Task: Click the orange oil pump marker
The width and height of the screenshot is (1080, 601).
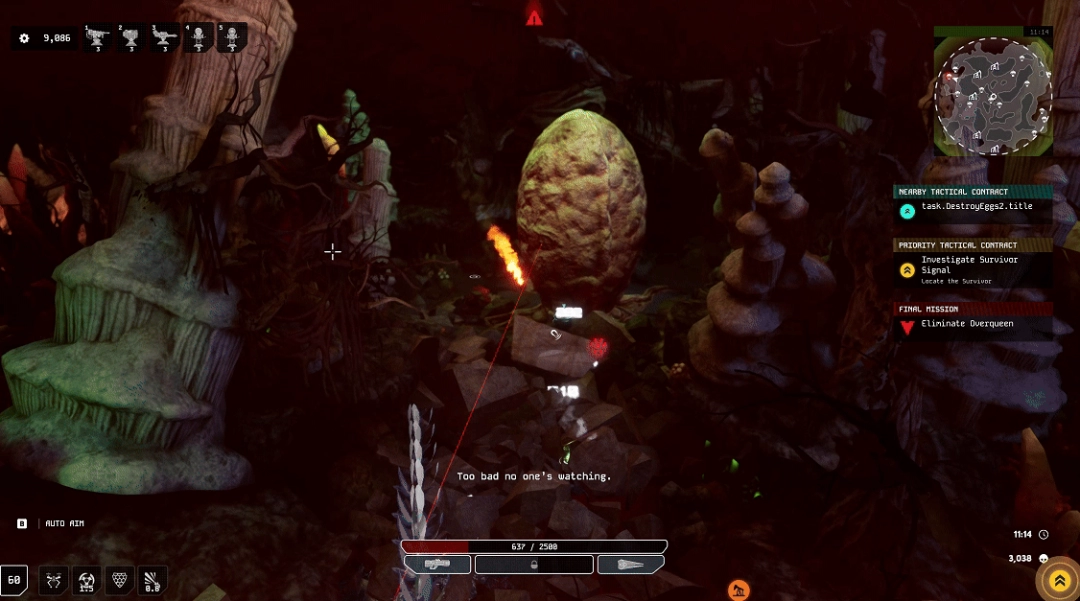Action: [738, 590]
